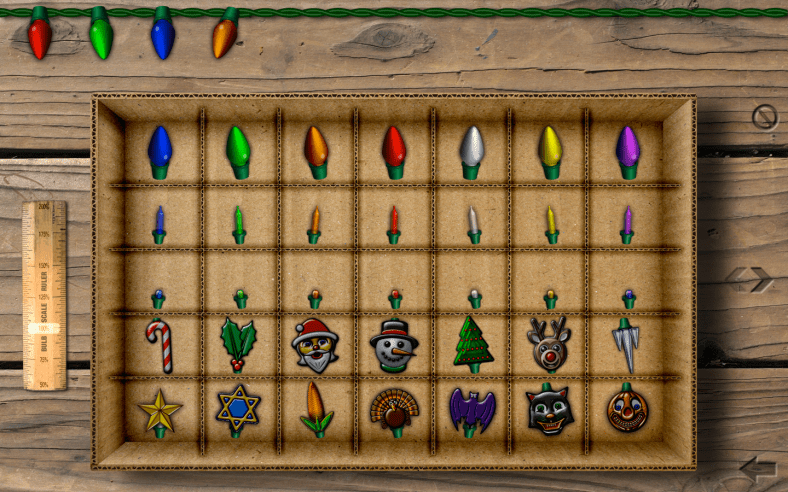Viewport: 788px width, 492px height.
Task: Choose the Christmas tree light
Action: pyautogui.click(x=473, y=344)
